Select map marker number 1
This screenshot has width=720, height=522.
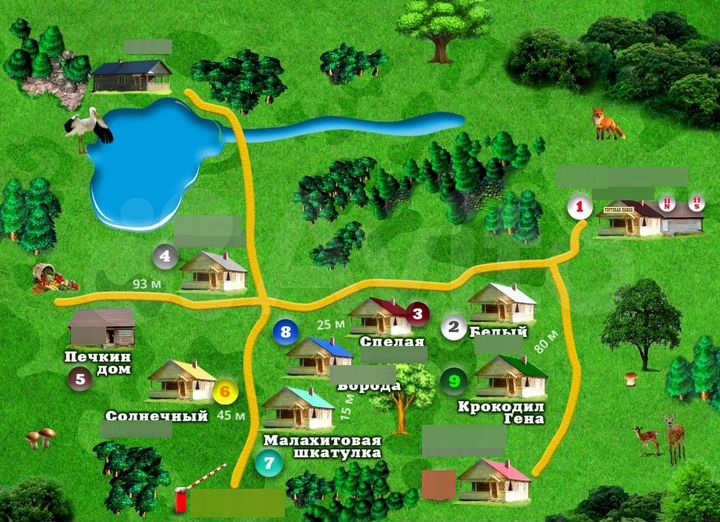pos(579,207)
